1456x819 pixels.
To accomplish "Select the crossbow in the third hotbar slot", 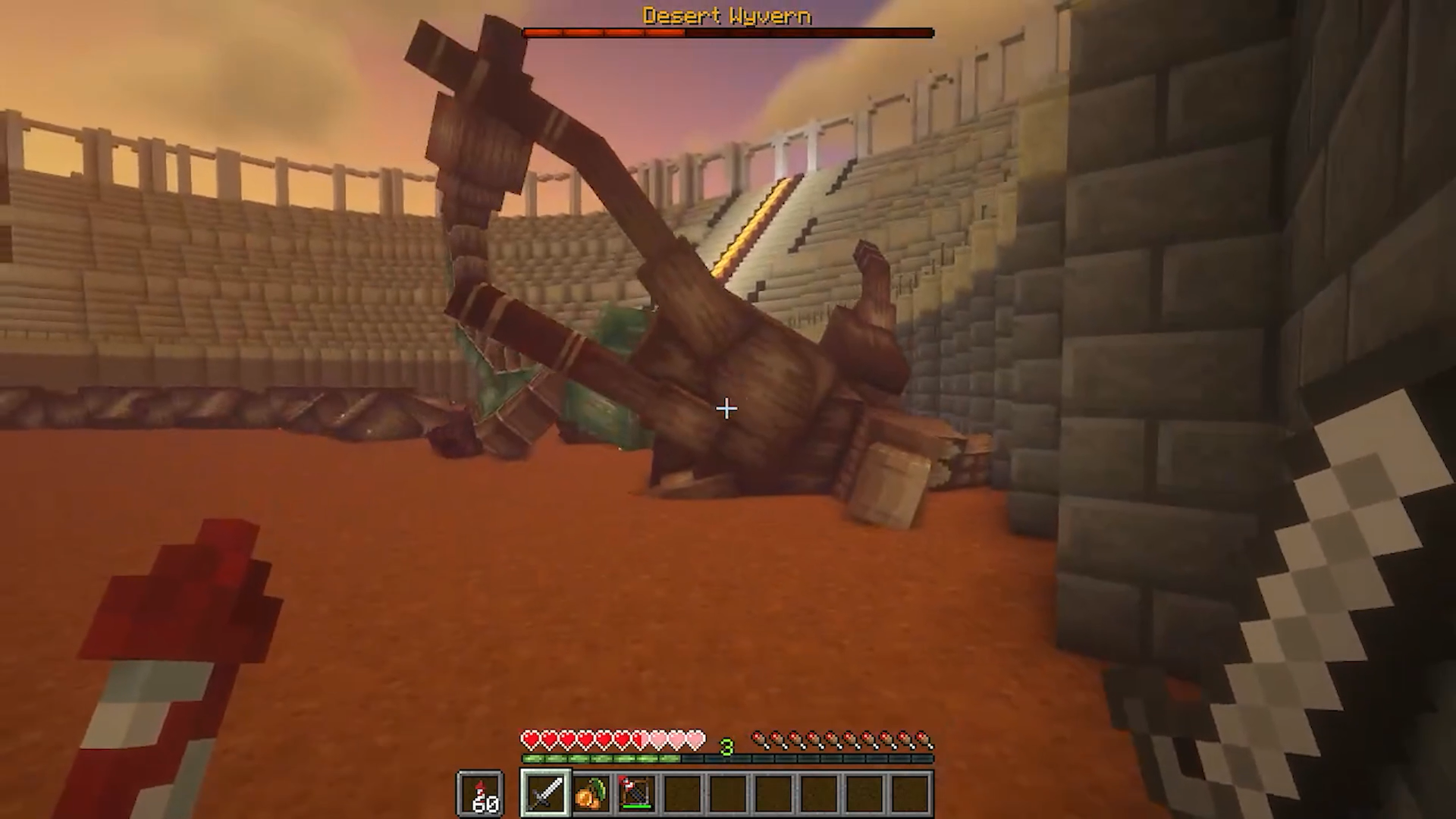I will [x=635, y=791].
